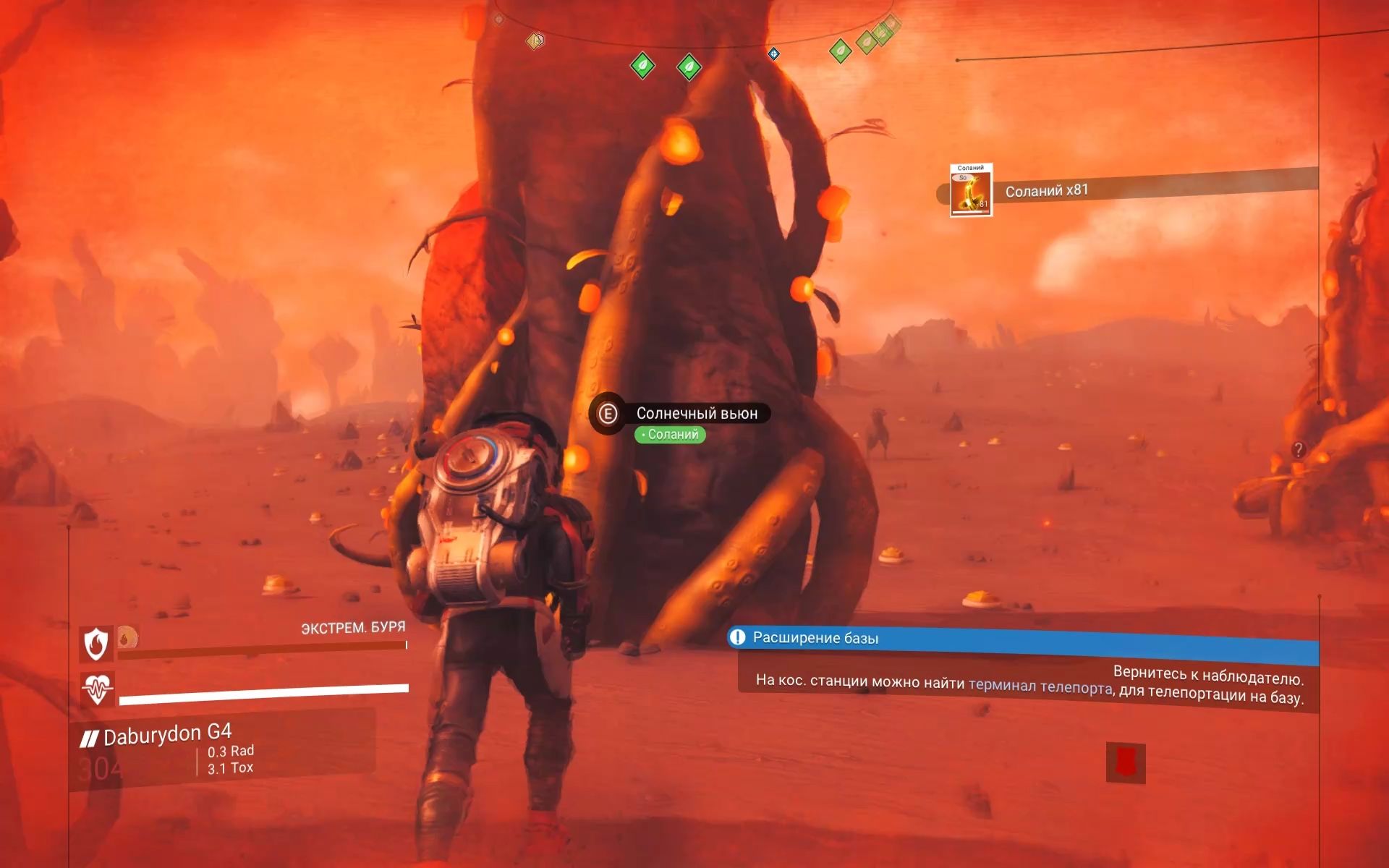Image resolution: width=1389 pixels, height=868 pixels.
Task: Select the hazard protection shield icon
Action: point(96,643)
